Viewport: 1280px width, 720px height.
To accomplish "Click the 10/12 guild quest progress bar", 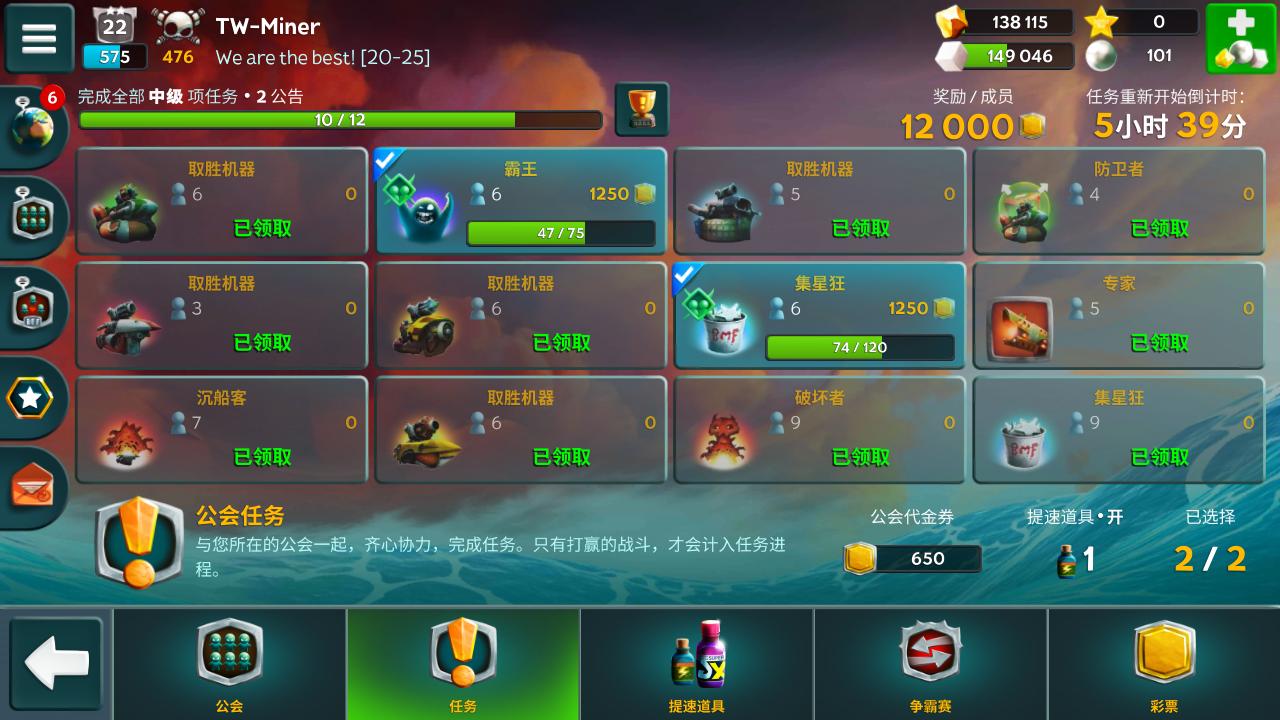I will click(x=340, y=121).
